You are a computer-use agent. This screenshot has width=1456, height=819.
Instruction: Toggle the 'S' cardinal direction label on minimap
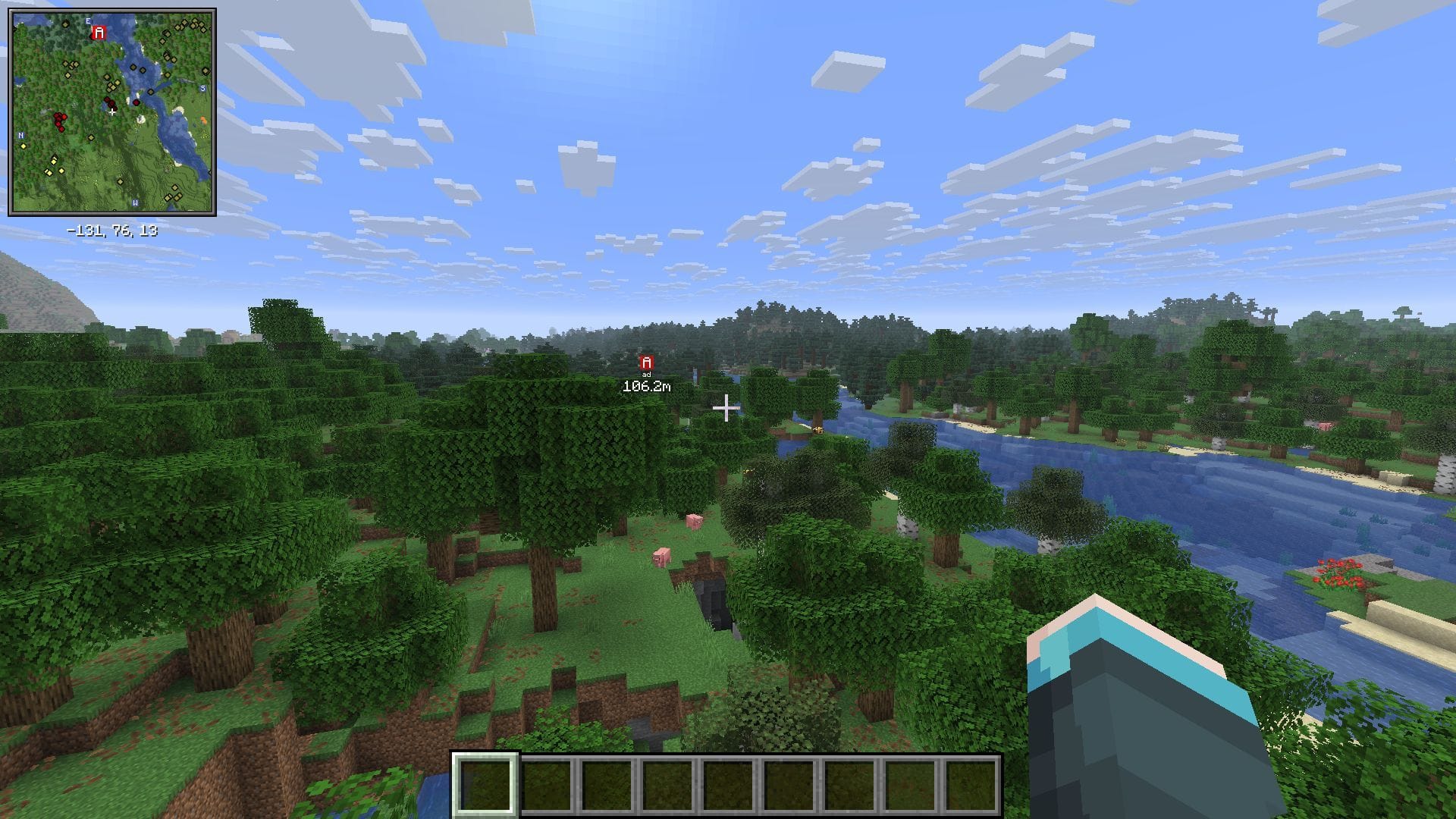click(x=202, y=88)
